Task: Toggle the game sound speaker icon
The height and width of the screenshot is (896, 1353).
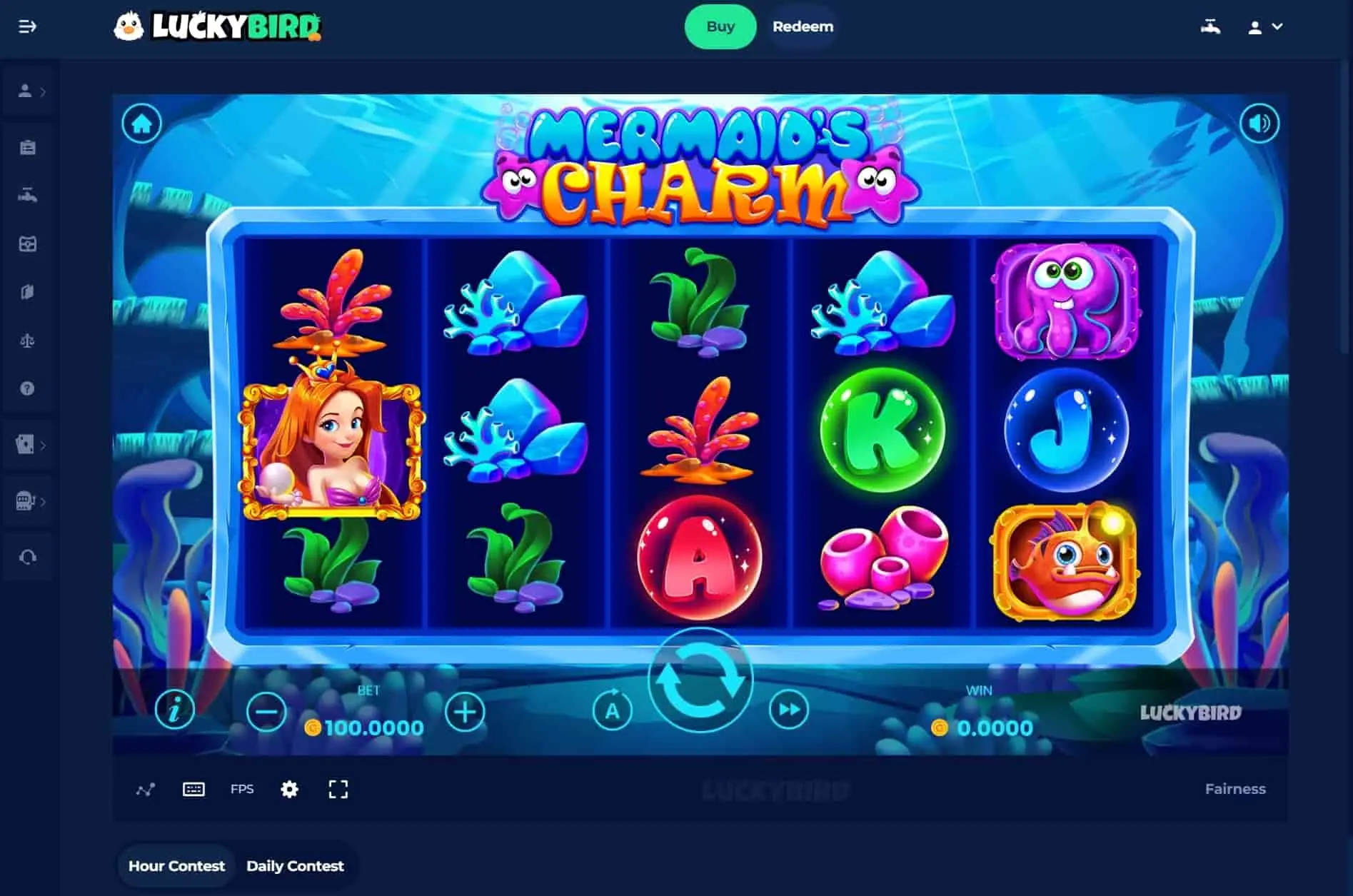Action: [x=1259, y=124]
